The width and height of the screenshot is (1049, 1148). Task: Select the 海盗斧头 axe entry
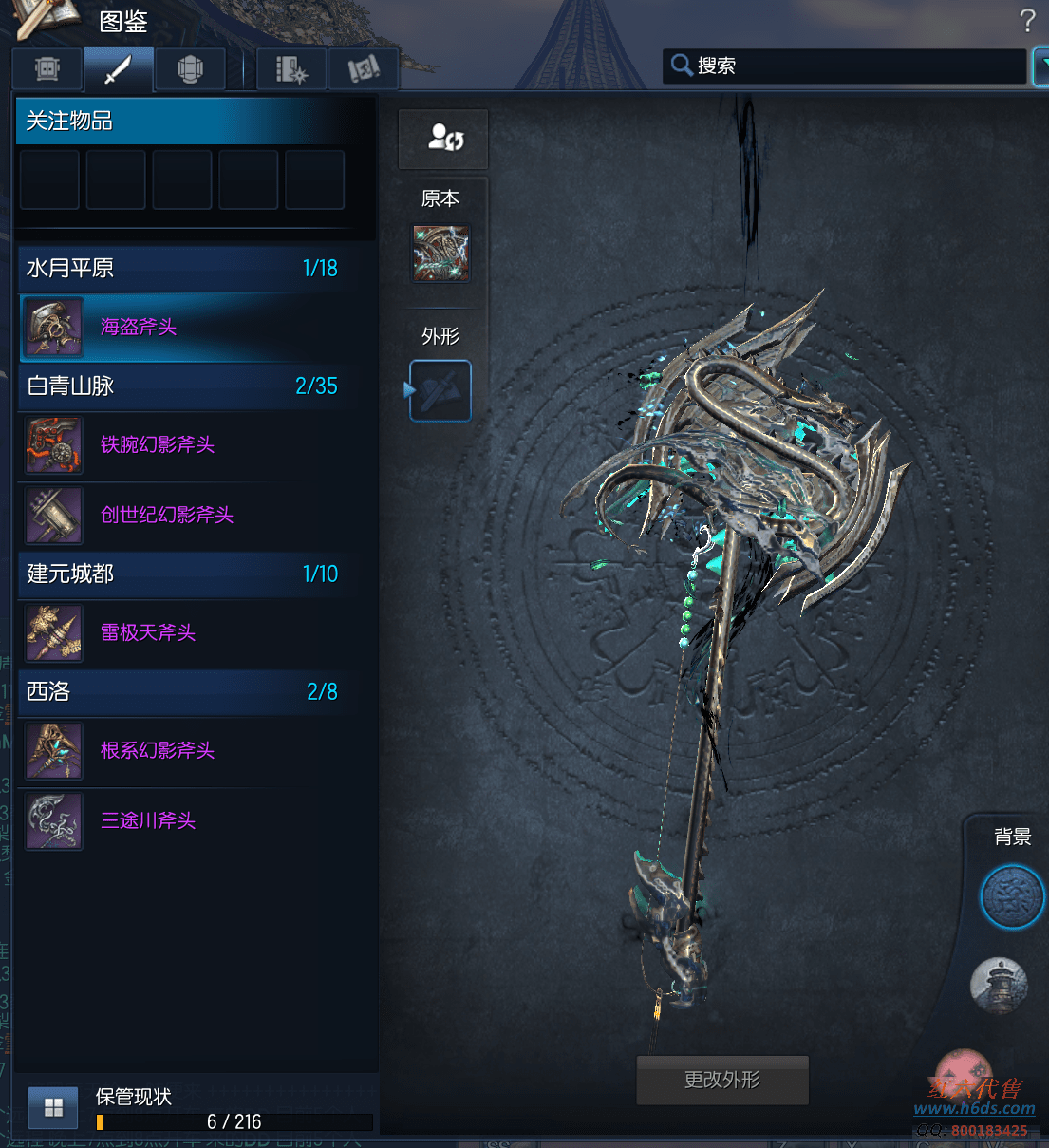(139, 328)
